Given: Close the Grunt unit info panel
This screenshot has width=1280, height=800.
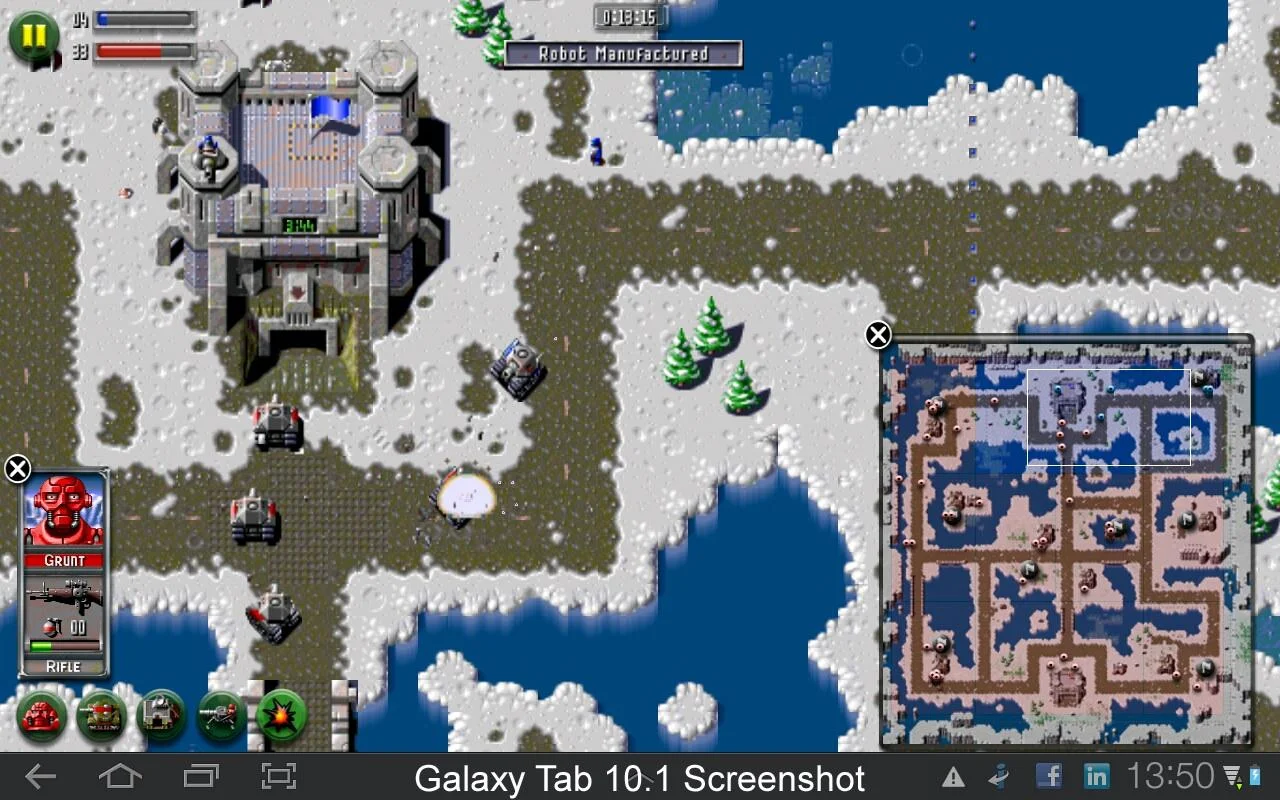Looking at the screenshot, I should point(17,468).
